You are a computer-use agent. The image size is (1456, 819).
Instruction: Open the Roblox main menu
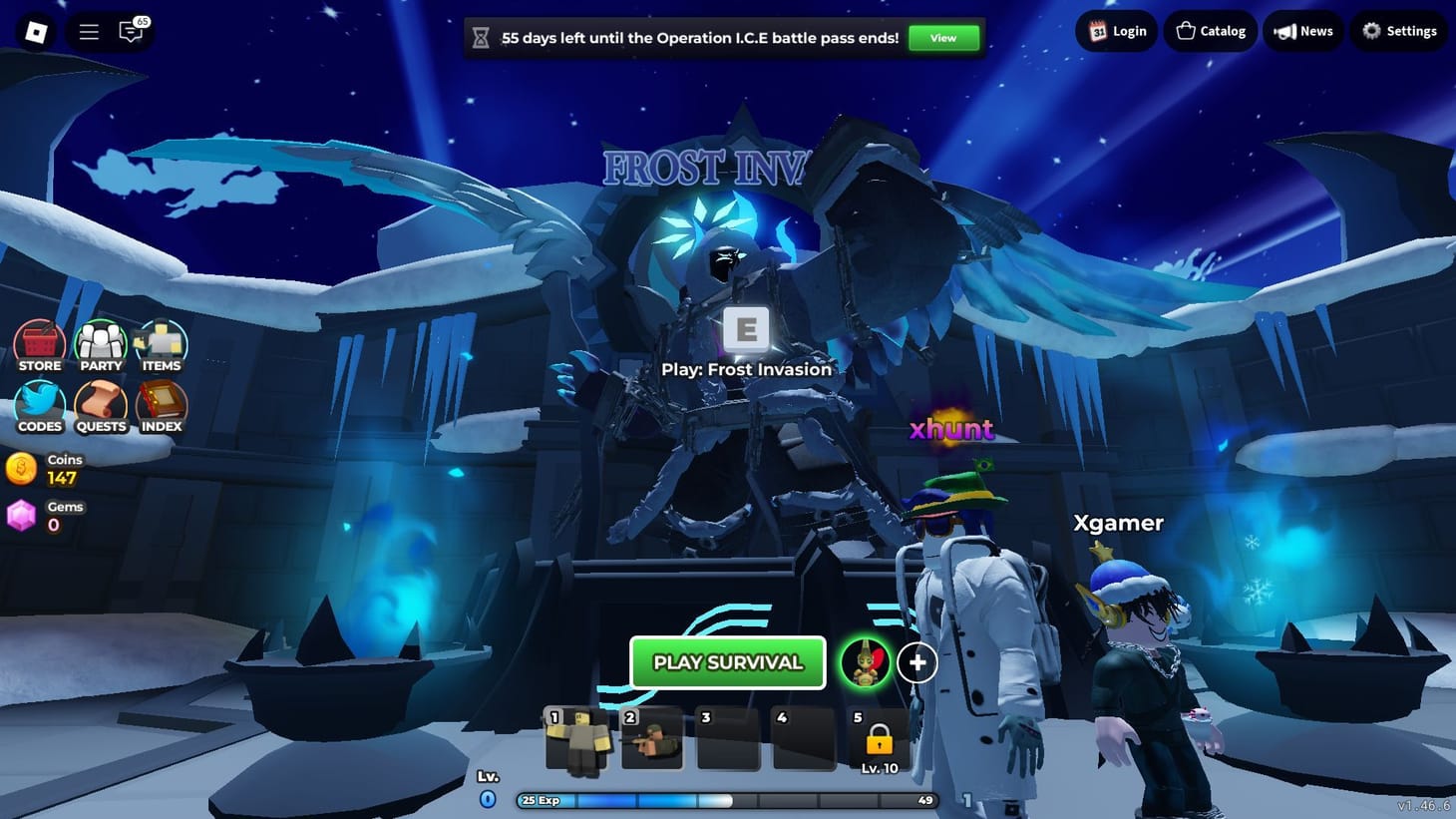pyautogui.click(x=88, y=31)
